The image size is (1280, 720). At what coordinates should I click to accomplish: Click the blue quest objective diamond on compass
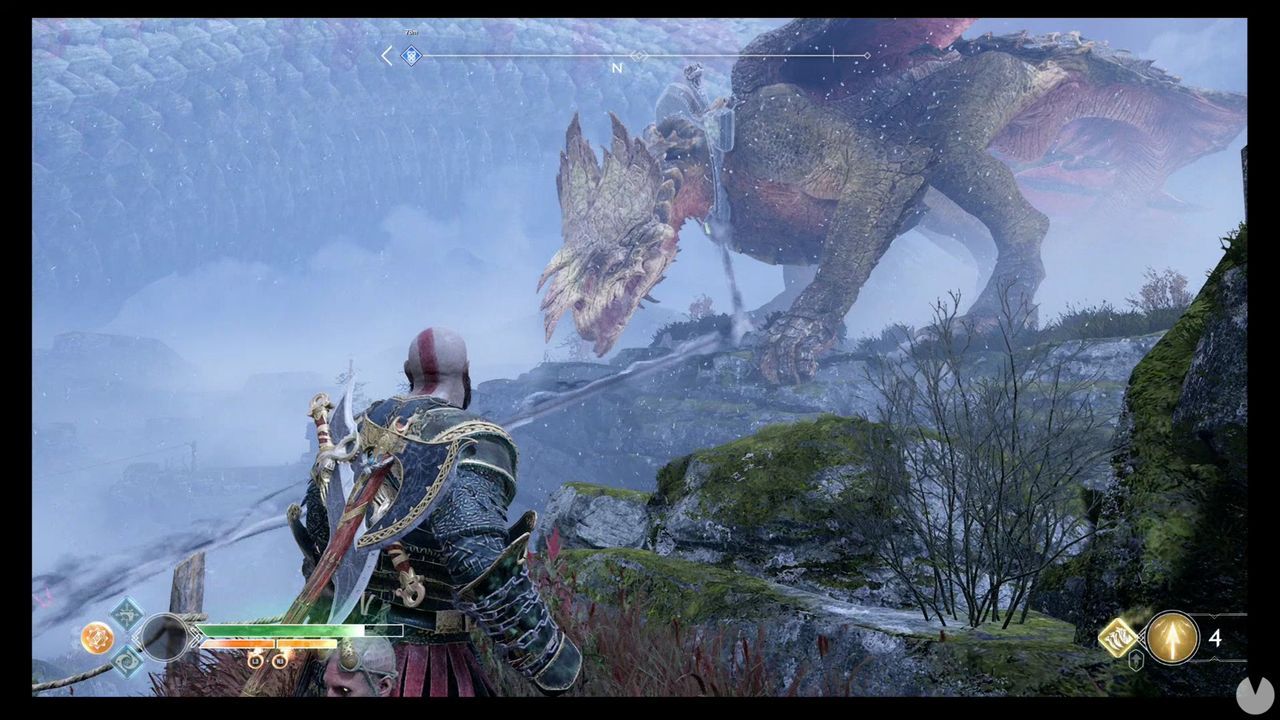412,56
